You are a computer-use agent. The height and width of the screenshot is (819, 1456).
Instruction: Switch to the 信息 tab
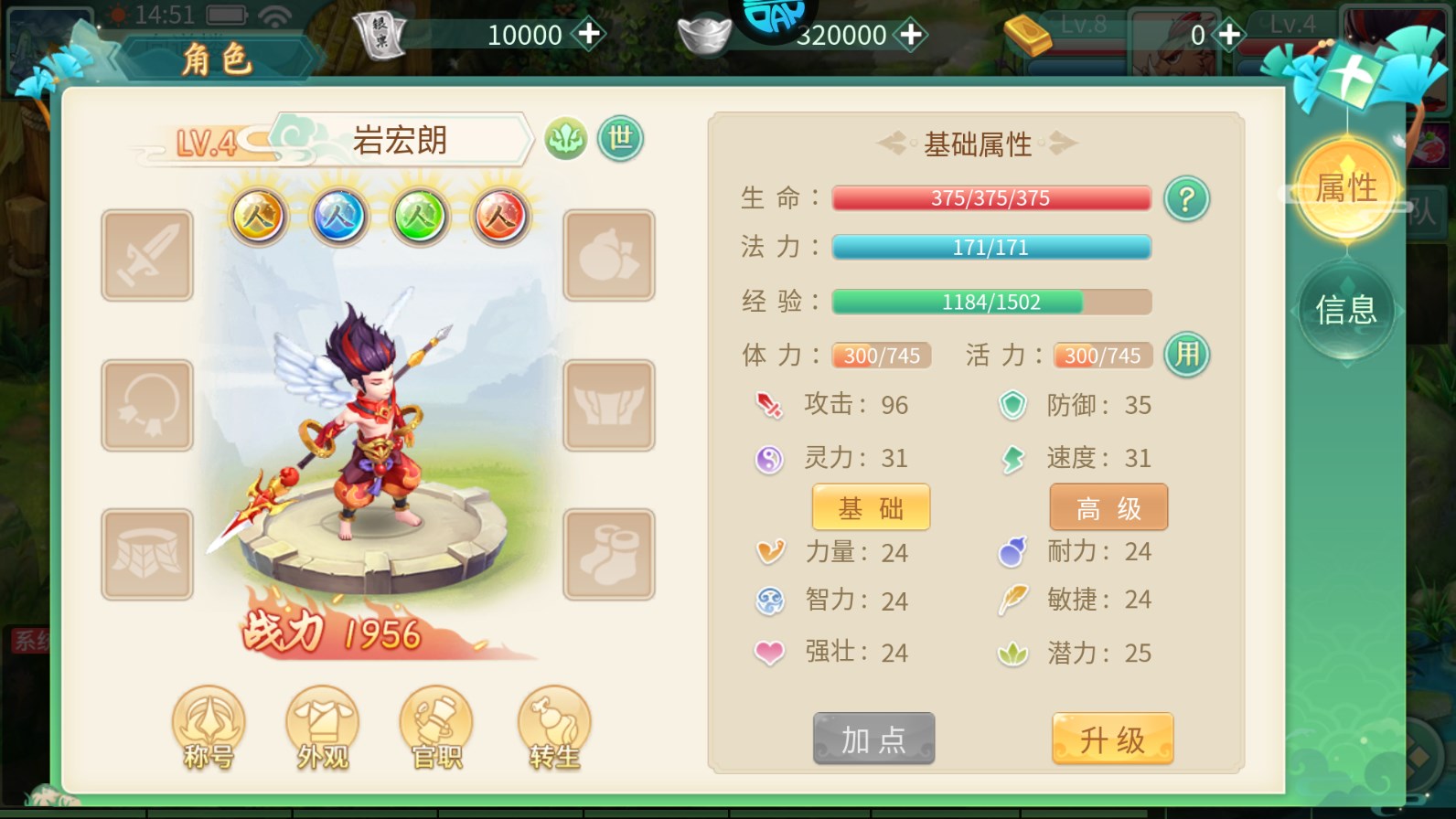1346,311
